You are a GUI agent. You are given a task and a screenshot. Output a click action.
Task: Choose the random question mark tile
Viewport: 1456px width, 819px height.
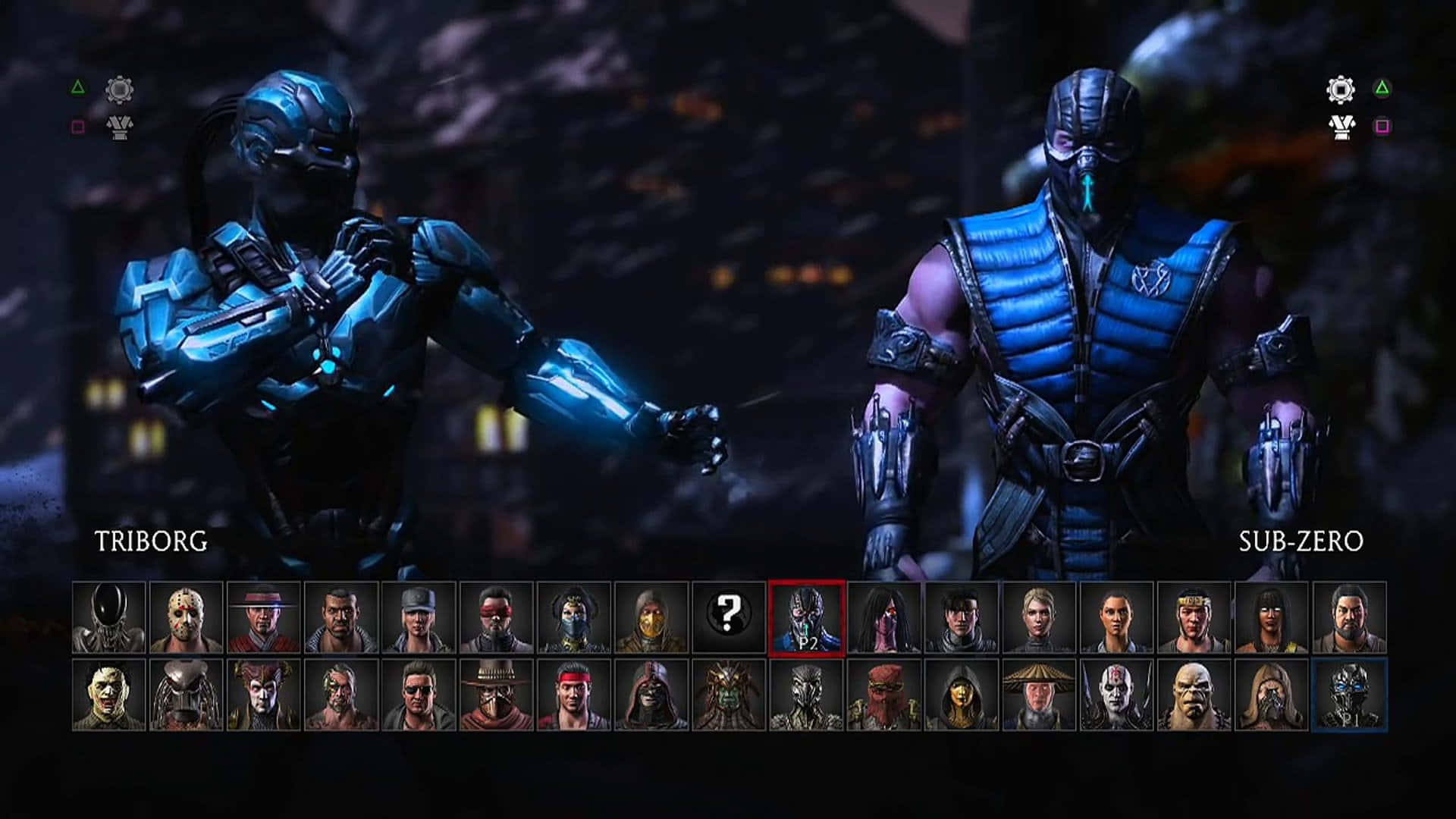pos(729,617)
